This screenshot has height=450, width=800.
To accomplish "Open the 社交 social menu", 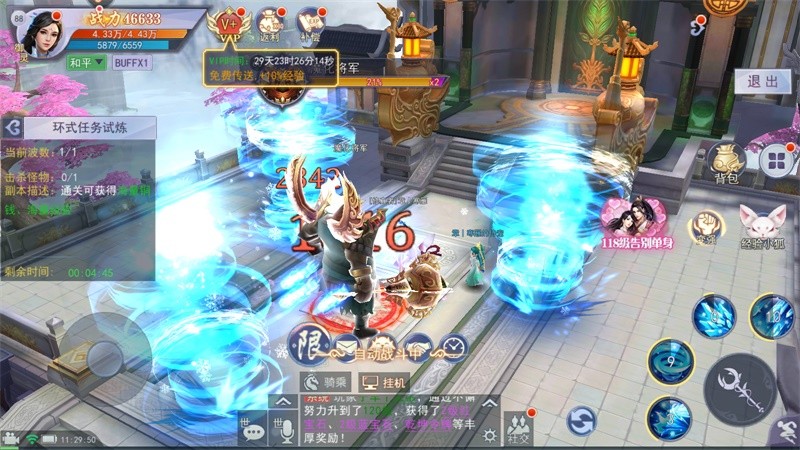I will pyautogui.click(x=518, y=428).
